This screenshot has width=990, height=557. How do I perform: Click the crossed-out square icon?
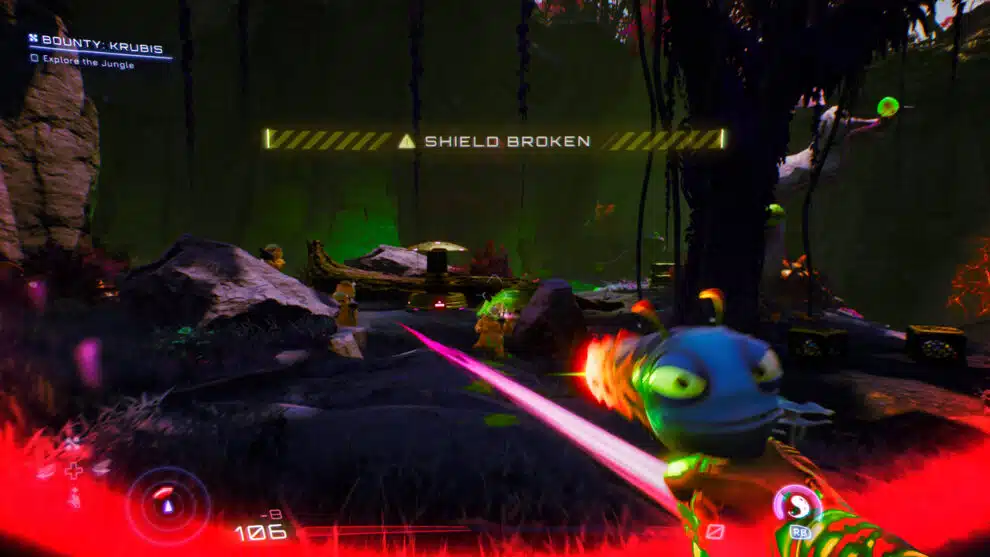point(714,531)
